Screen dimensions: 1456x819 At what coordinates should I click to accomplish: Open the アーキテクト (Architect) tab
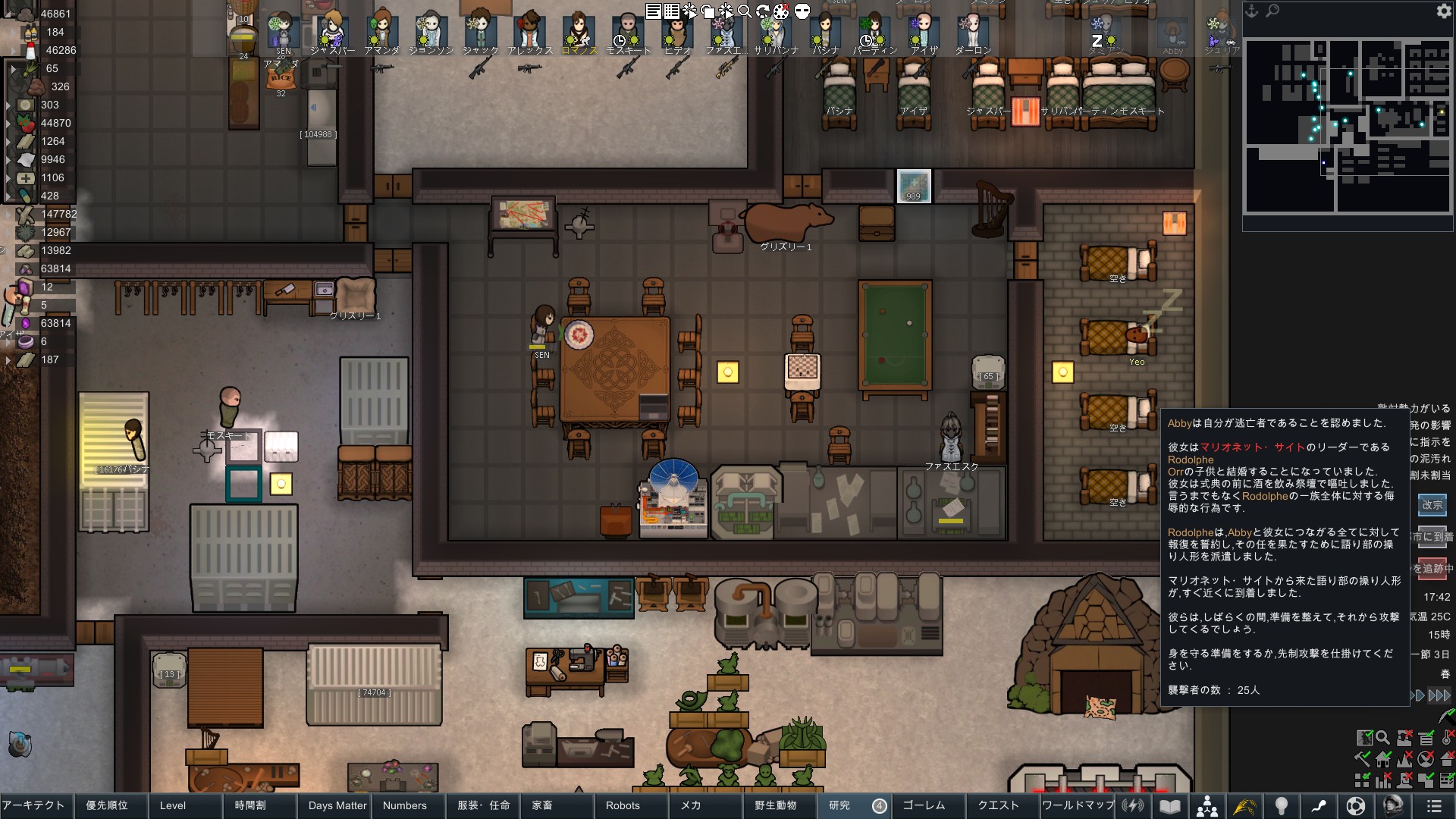[34, 805]
